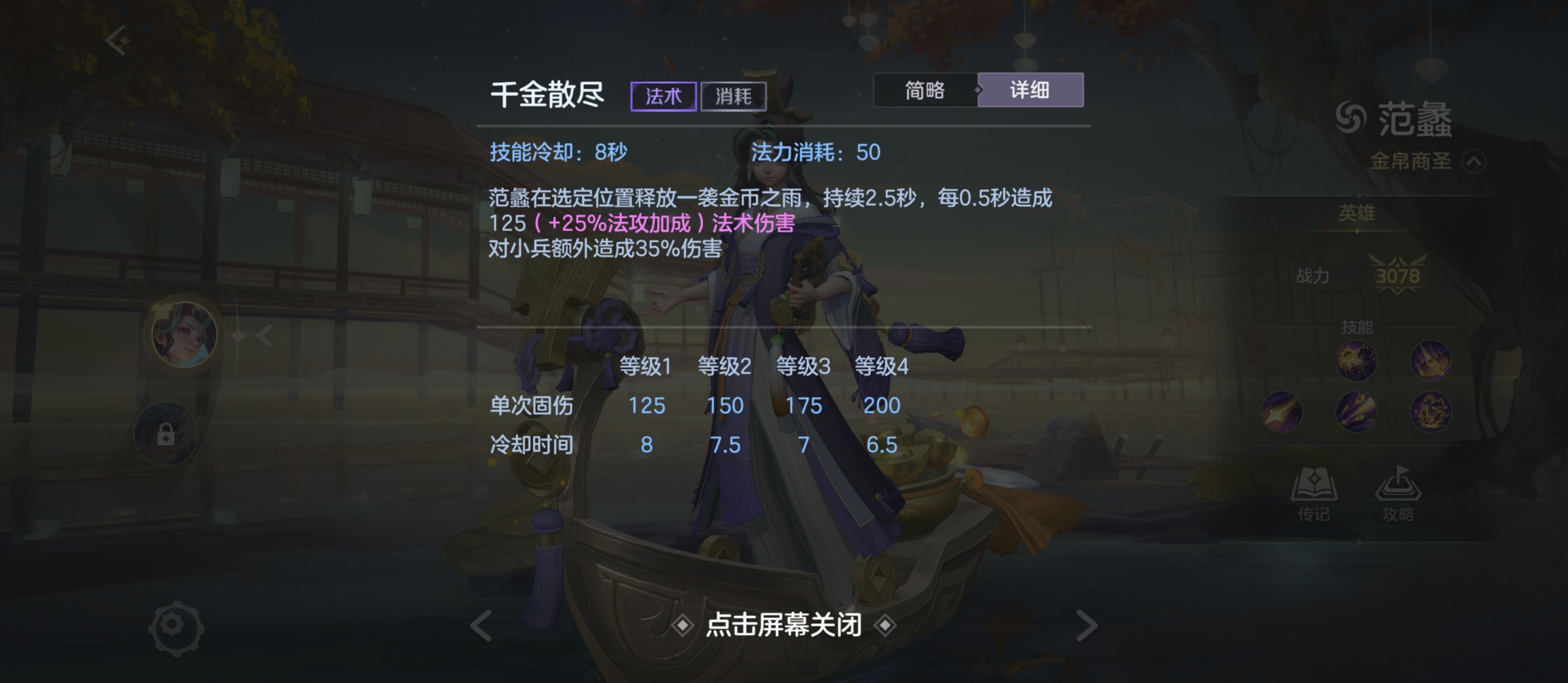Screen dimensions: 1568x683
Task: Select the coin-rain skill icon in the top row
Action: 1430,361
